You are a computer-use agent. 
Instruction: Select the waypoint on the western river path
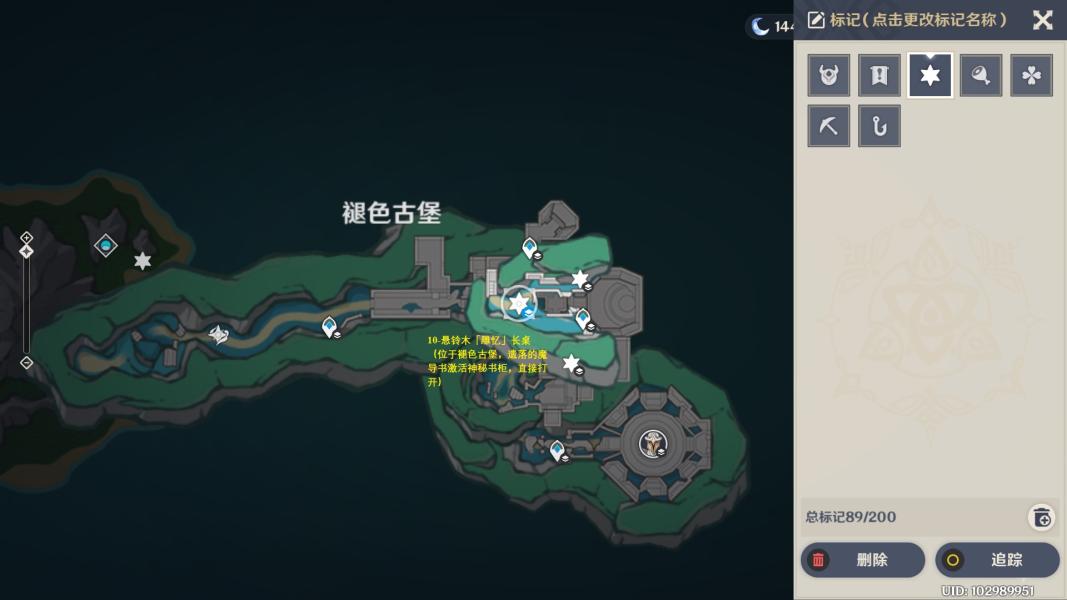(x=329, y=326)
